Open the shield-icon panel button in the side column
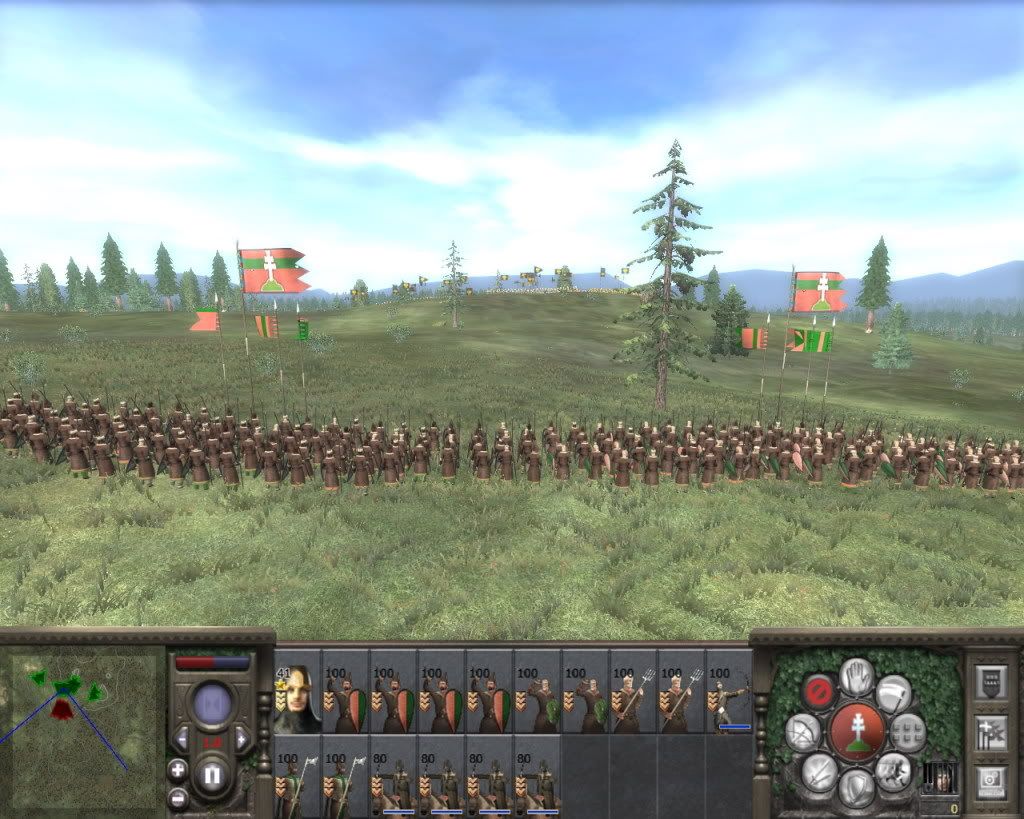The height and width of the screenshot is (819, 1024). (991, 682)
